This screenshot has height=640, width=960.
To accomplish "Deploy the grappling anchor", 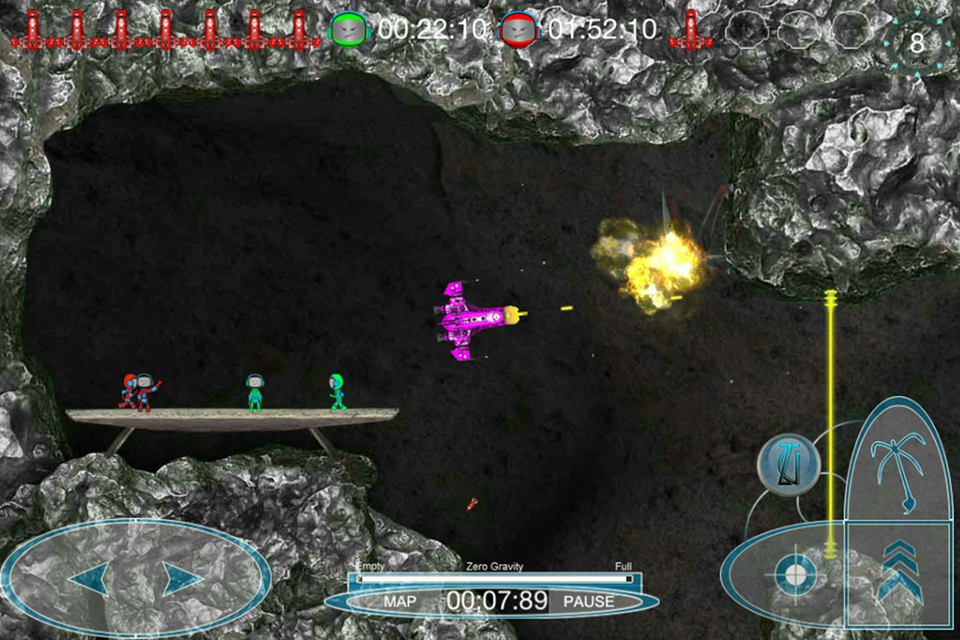I will 898,461.
